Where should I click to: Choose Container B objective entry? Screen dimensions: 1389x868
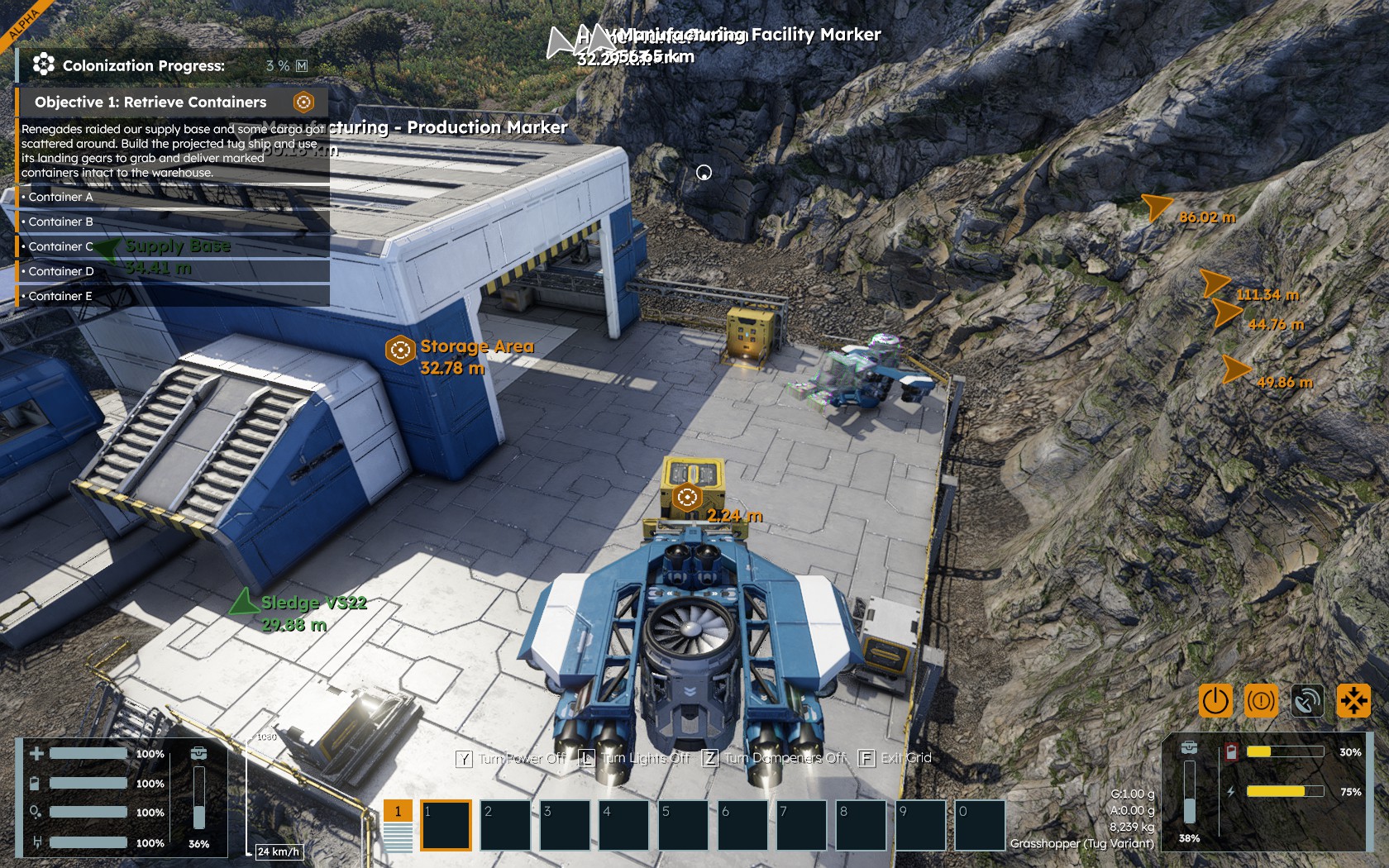[x=60, y=222]
